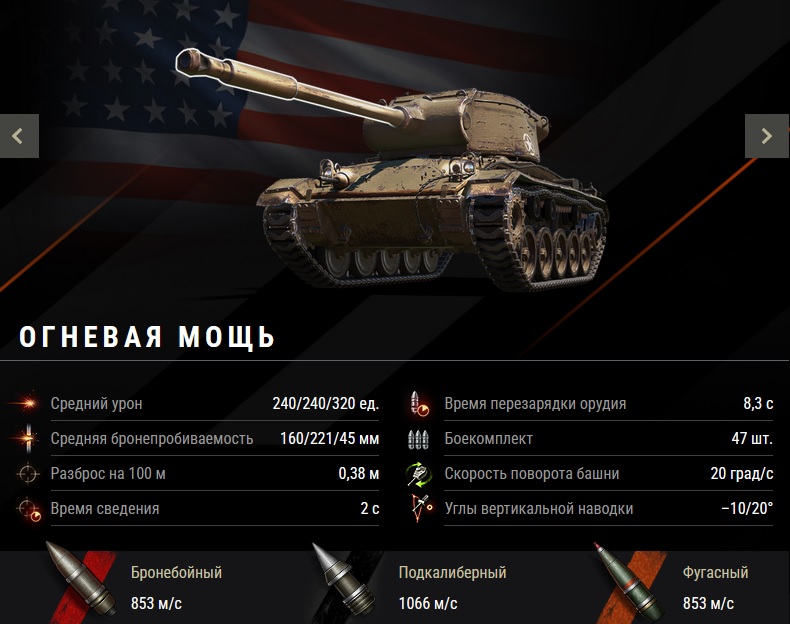Image resolution: width=790 pixels, height=624 pixels.
Task: Go to the previous slide with the left arrow
Action: 19,136
